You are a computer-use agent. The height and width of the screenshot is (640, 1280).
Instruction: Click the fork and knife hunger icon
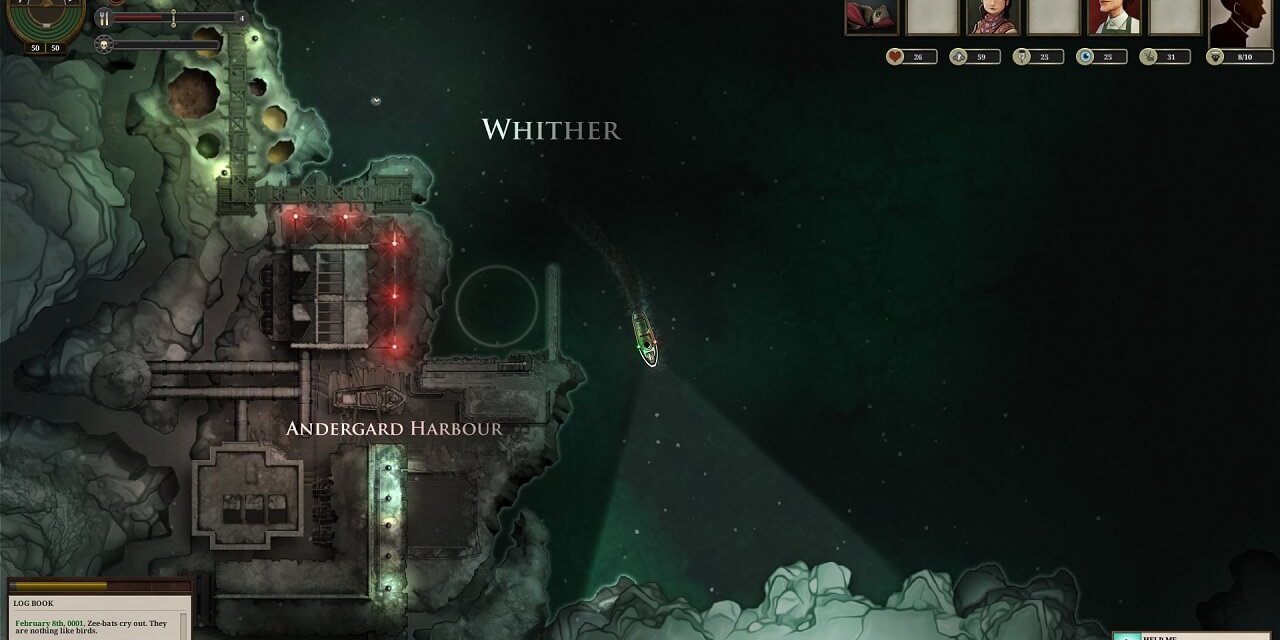(104, 18)
